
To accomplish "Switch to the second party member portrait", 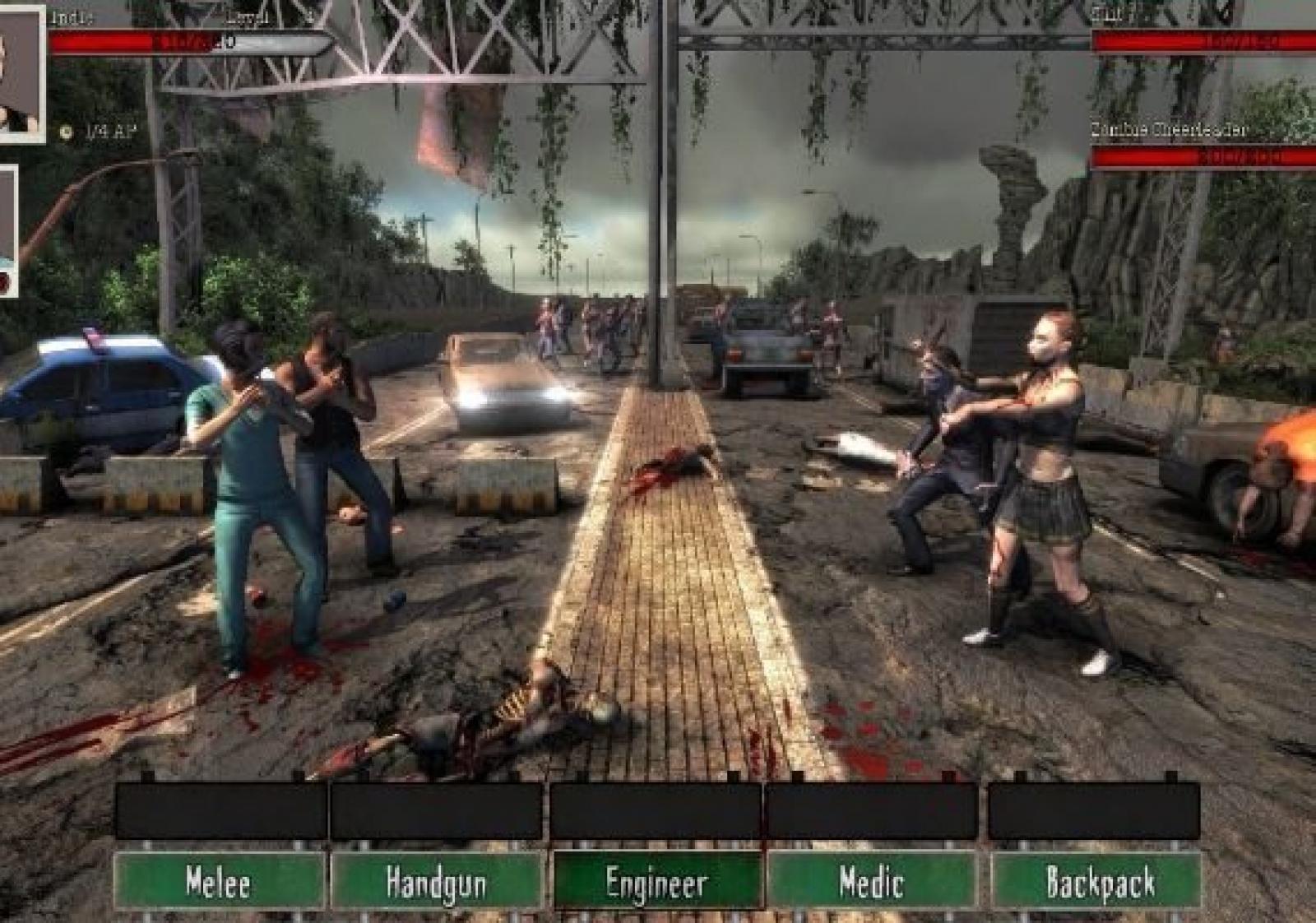I will [7, 230].
